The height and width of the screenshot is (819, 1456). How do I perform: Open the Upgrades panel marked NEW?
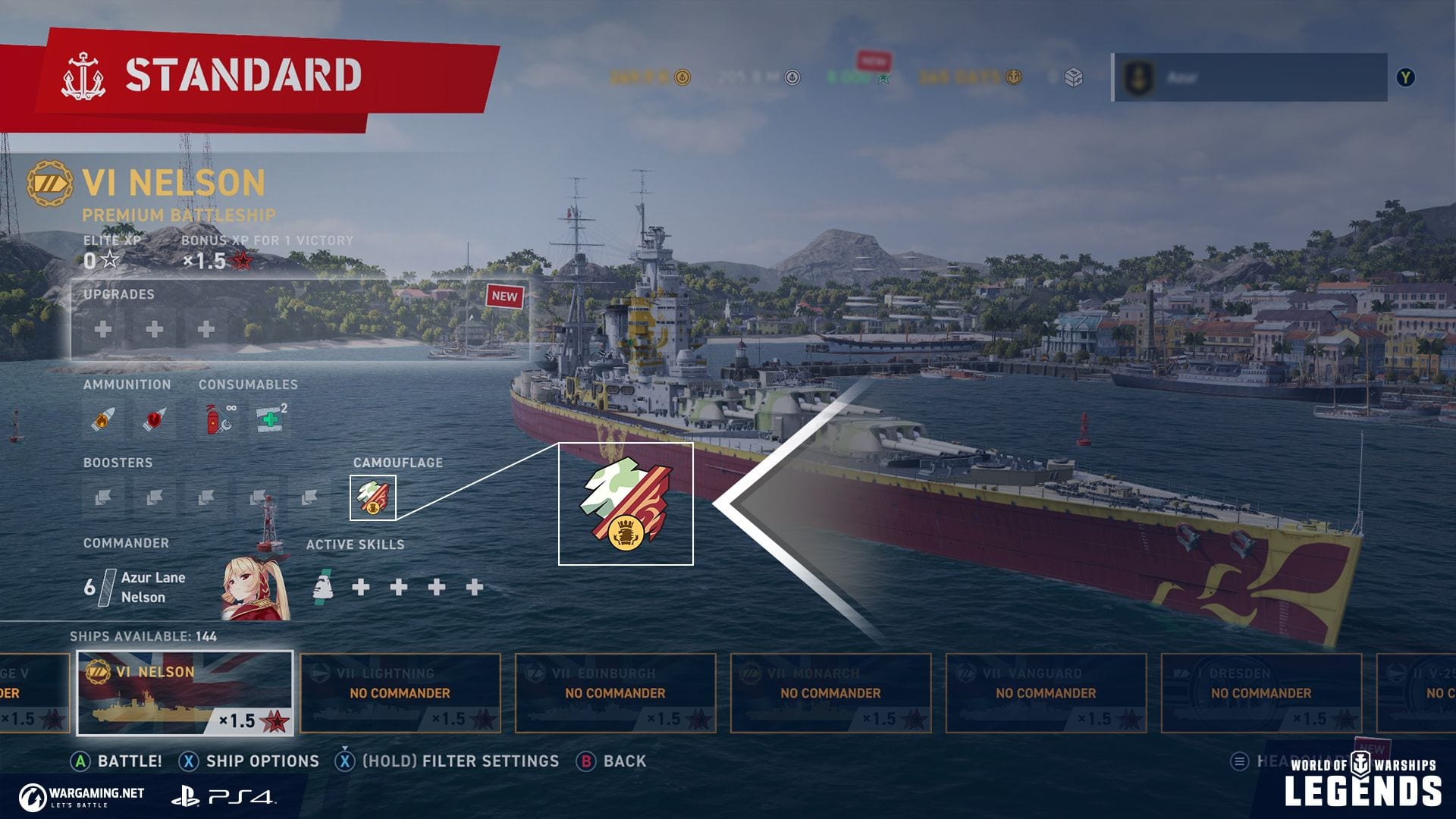tap(300, 319)
